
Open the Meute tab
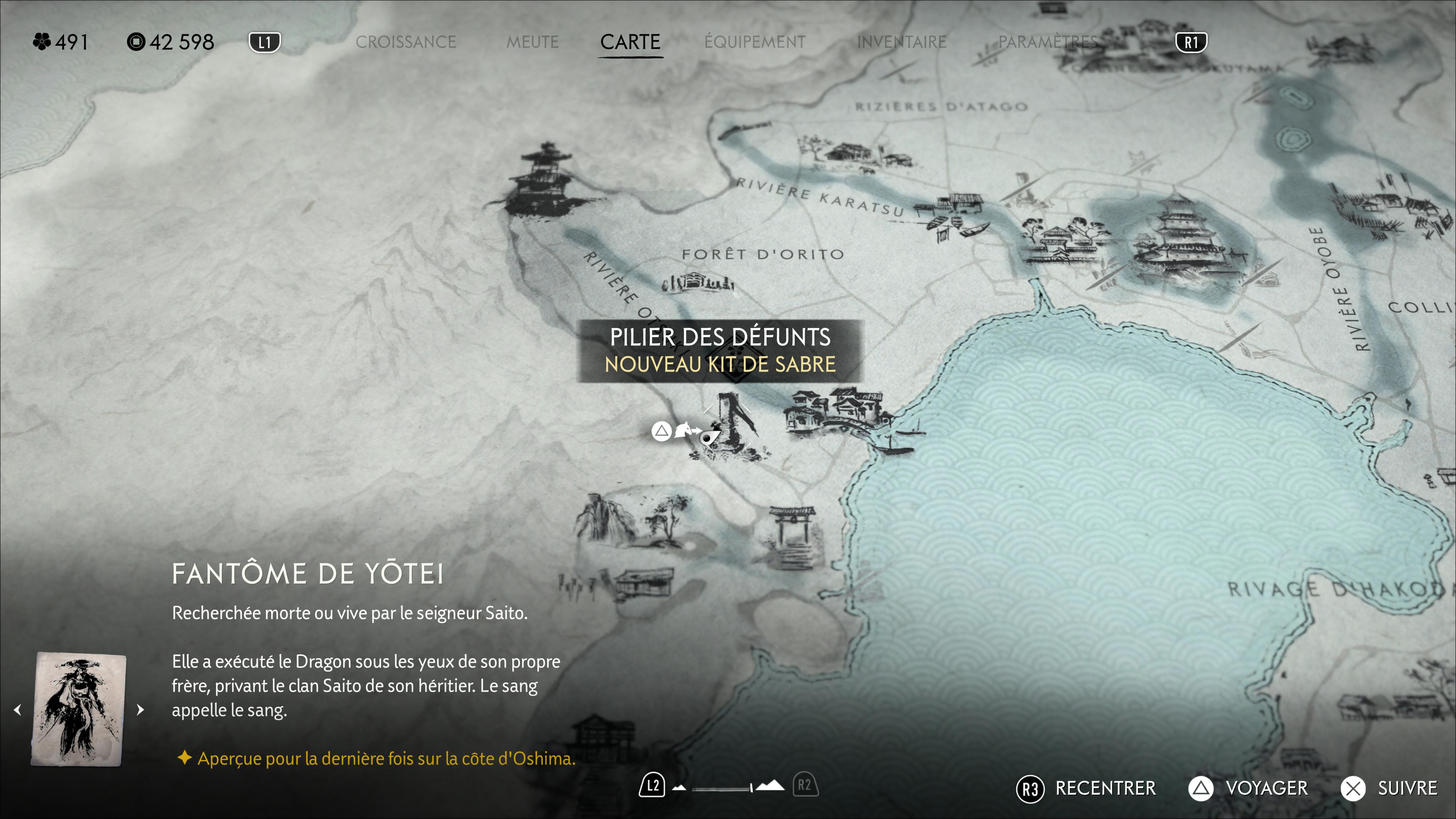532,42
